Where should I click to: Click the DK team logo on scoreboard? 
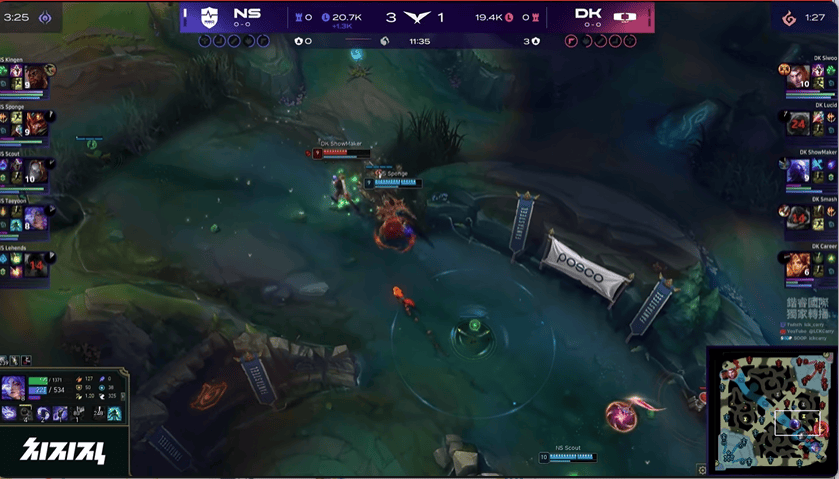tap(624, 17)
